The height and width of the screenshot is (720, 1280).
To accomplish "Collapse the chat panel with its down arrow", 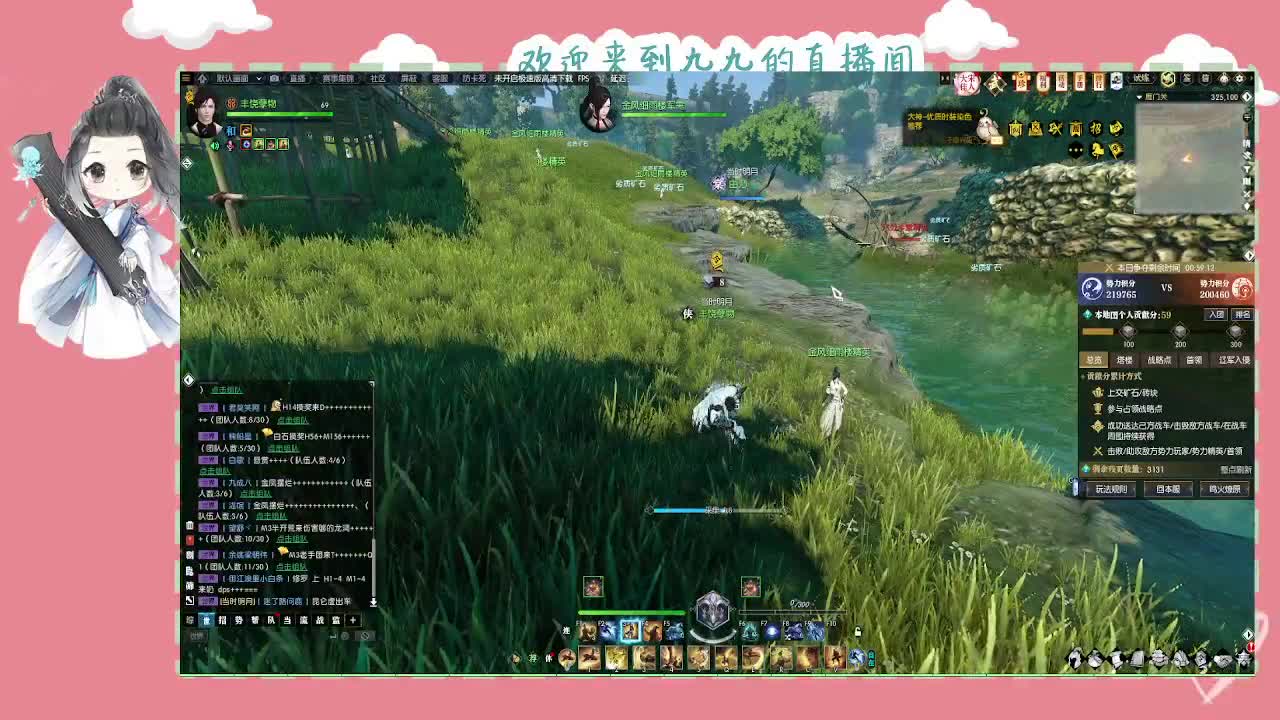I will 374,600.
